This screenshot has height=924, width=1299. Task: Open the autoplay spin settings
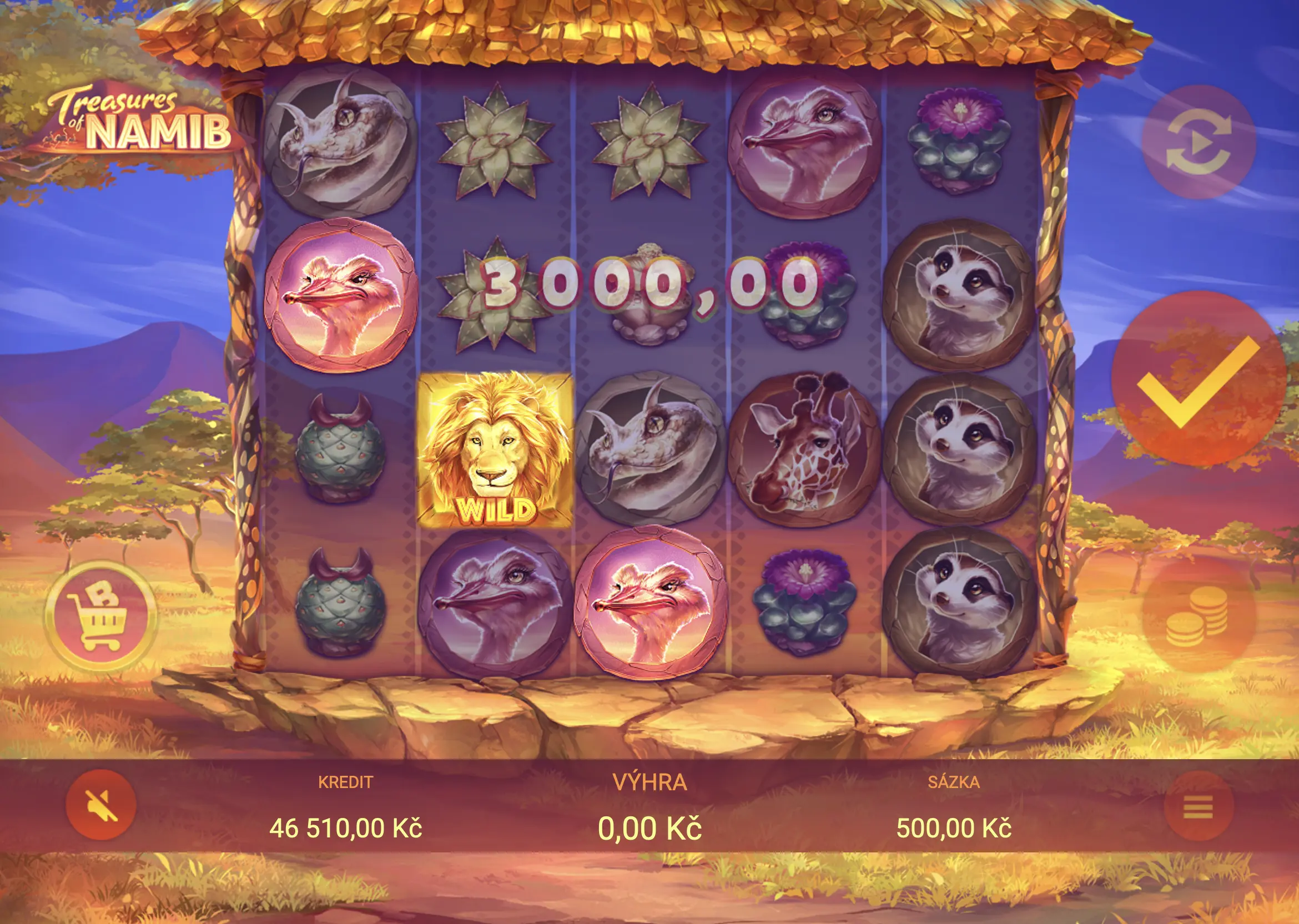click(x=1198, y=142)
